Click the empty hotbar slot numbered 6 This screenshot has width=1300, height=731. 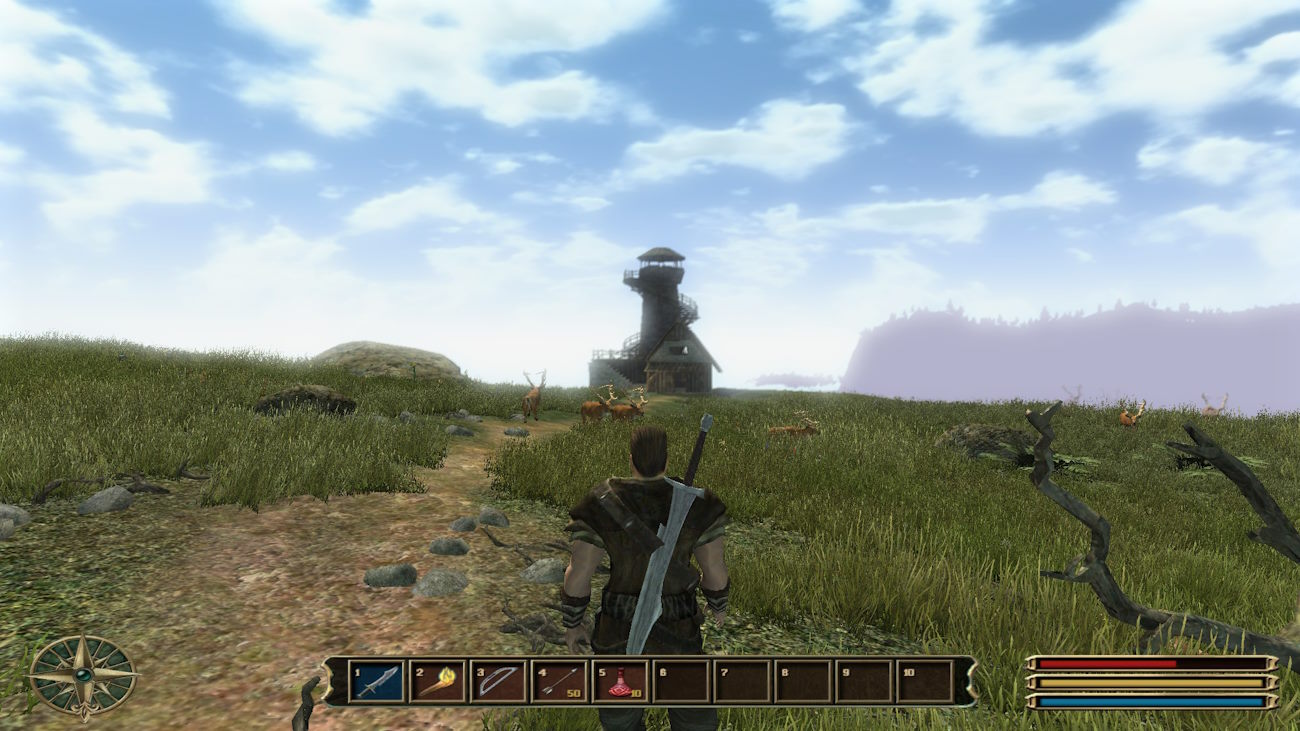[681, 682]
